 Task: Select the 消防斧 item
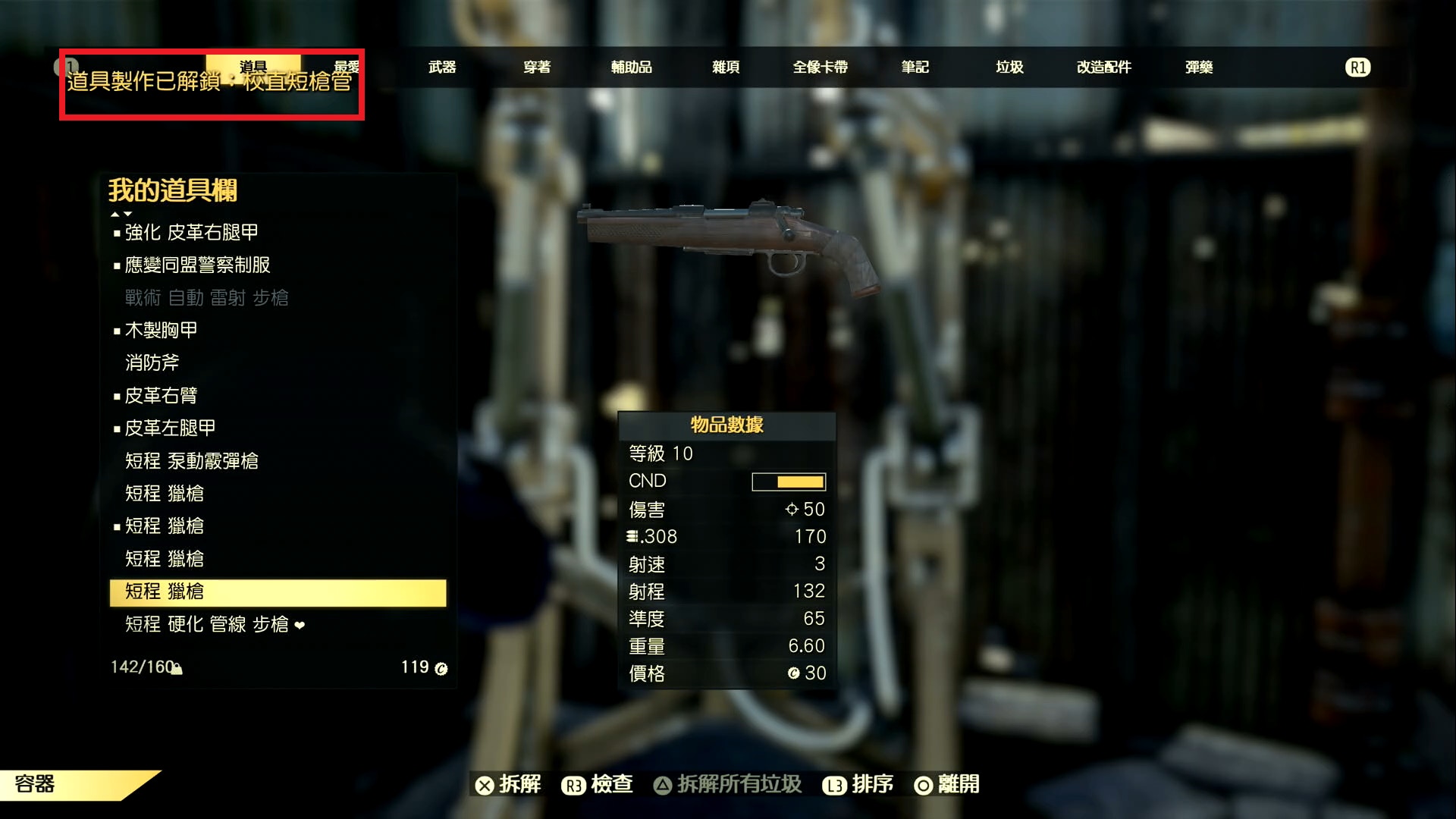[x=152, y=362]
